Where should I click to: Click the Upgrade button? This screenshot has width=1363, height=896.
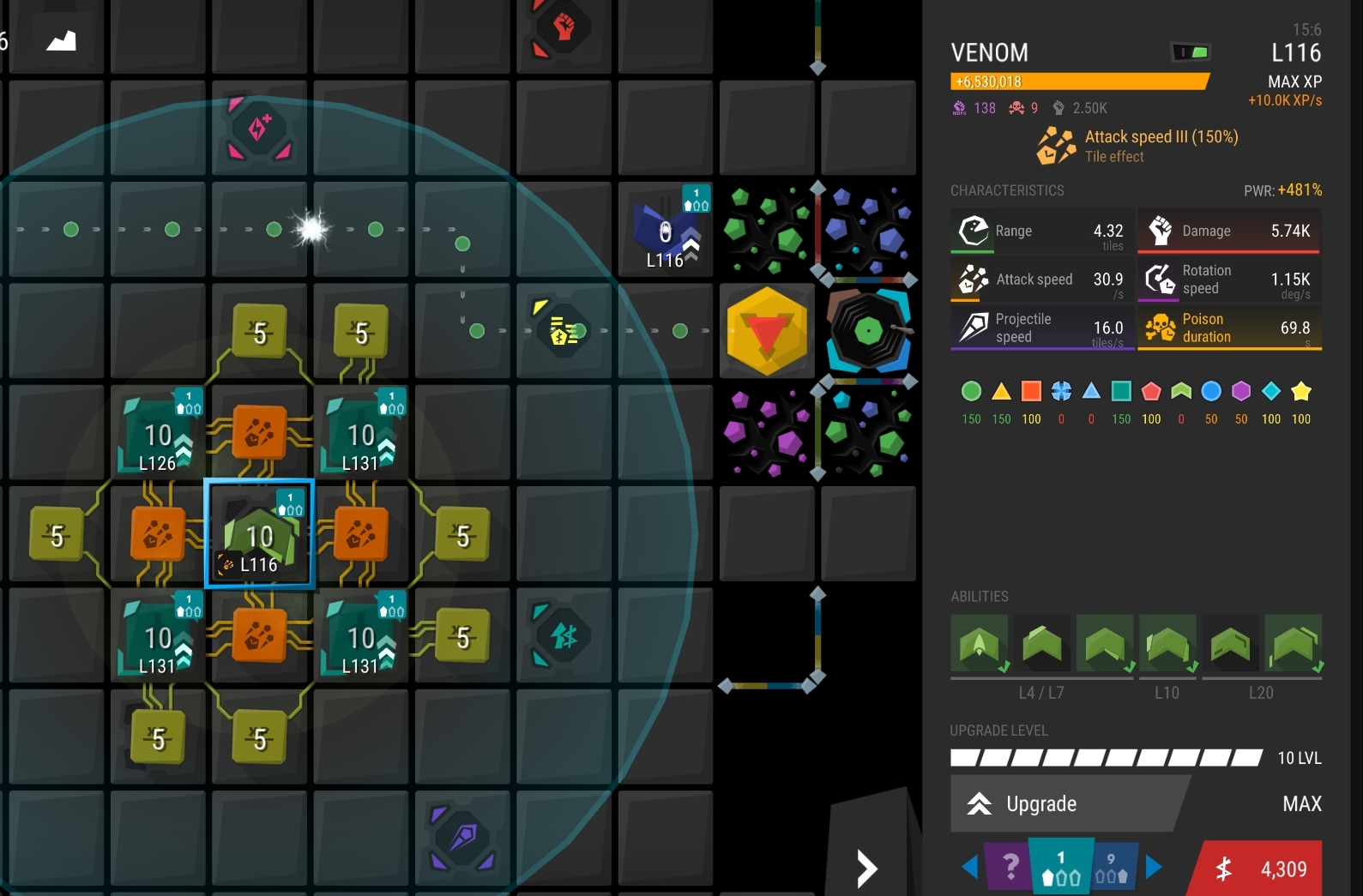1068,803
